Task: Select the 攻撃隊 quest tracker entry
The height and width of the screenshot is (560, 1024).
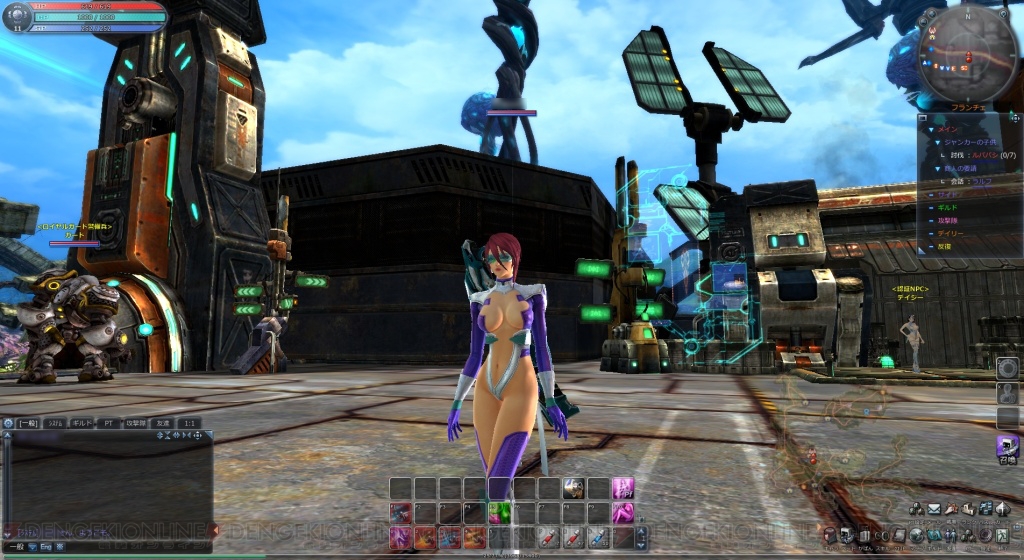Action: tap(946, 220)
